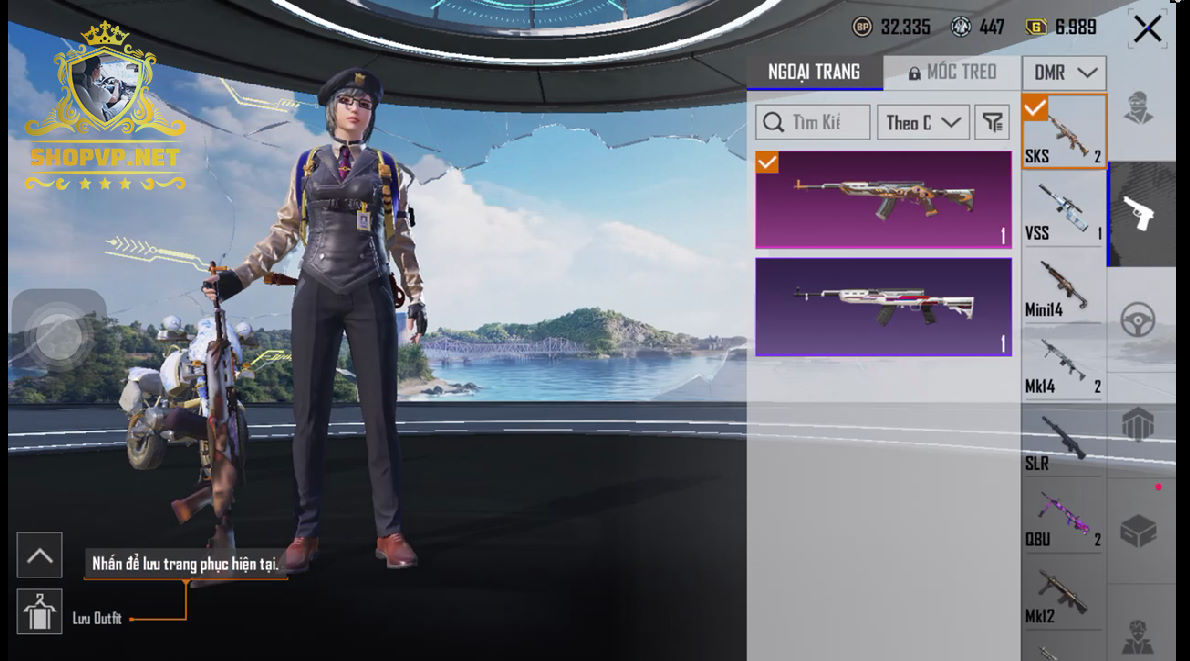Pick the Mini14 weapon entry
Screen dimensions: 1190x661
1063,286
